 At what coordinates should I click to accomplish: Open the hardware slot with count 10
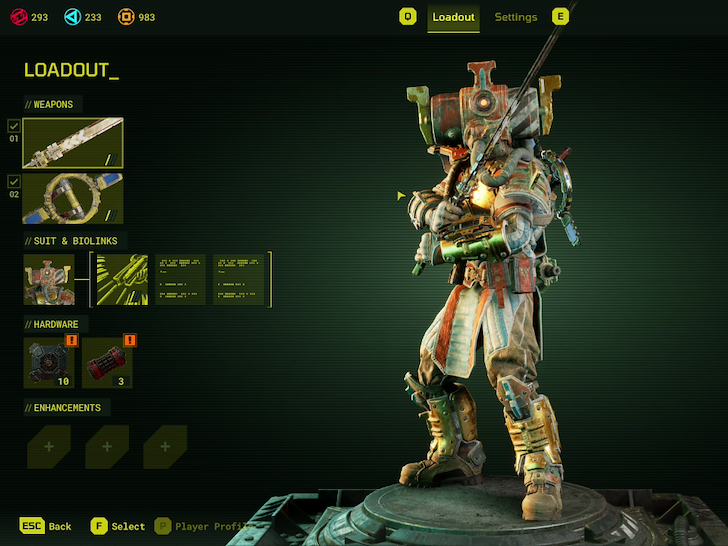pyautogui.click(x=49, y=362)
